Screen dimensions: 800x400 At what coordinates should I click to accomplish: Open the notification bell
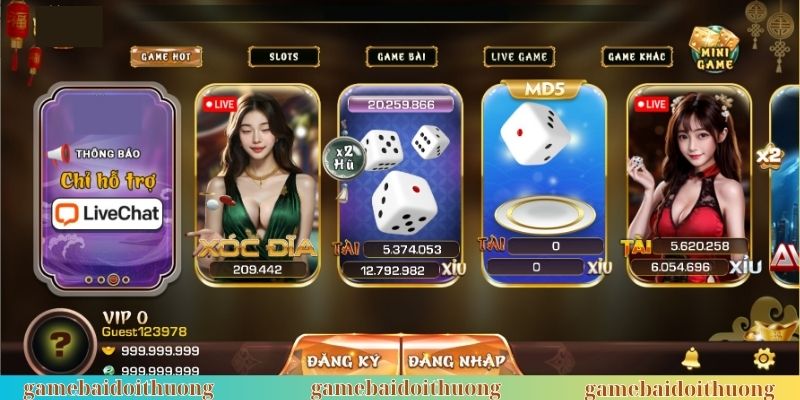690,359
